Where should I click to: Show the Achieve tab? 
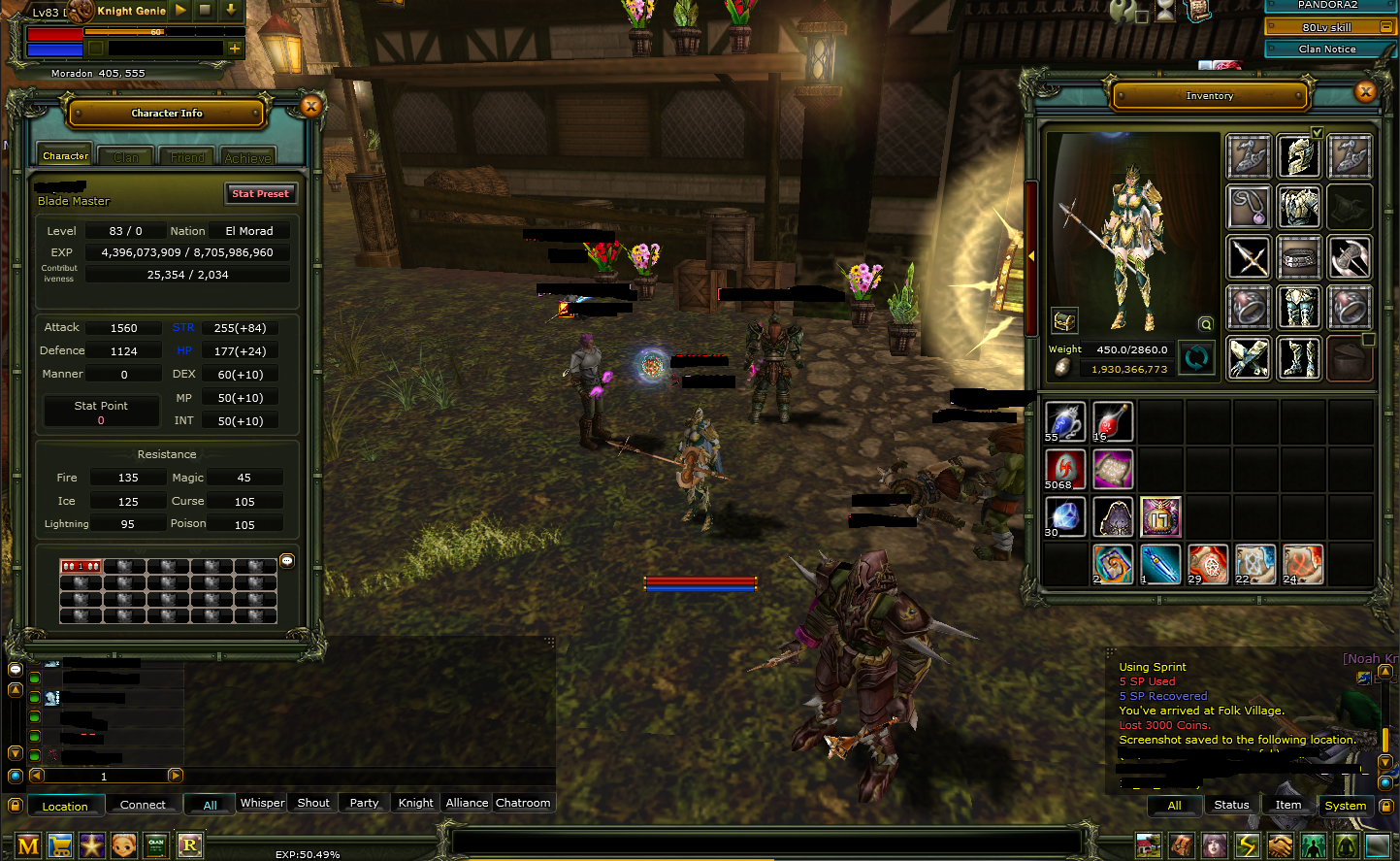[x=247, y=157]
